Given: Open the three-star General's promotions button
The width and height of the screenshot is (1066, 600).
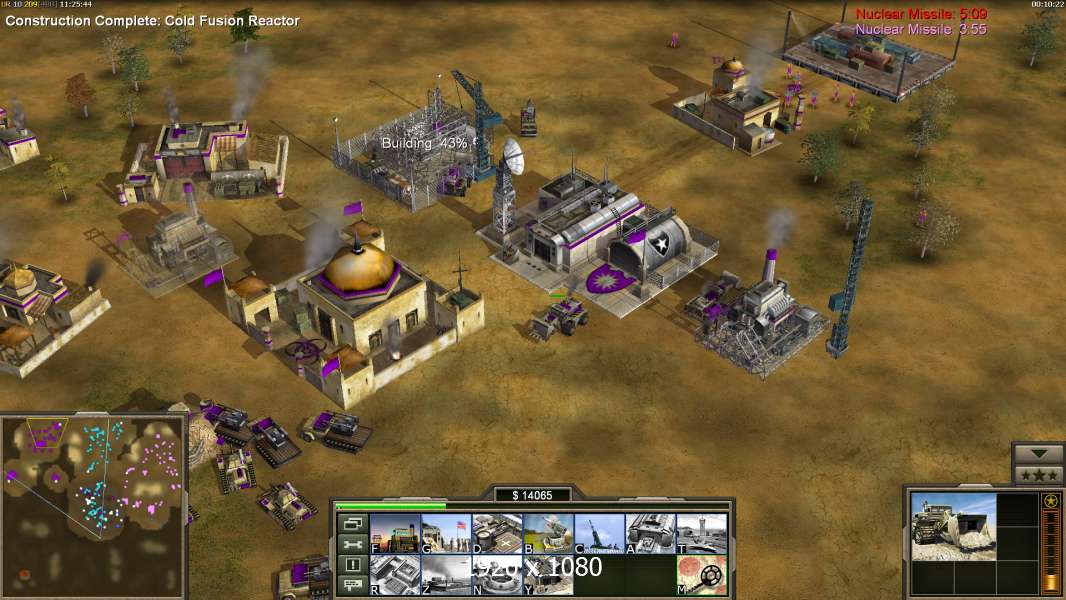Looking at the screenshot, I should pyautogui.click(x=1037, y=474).
